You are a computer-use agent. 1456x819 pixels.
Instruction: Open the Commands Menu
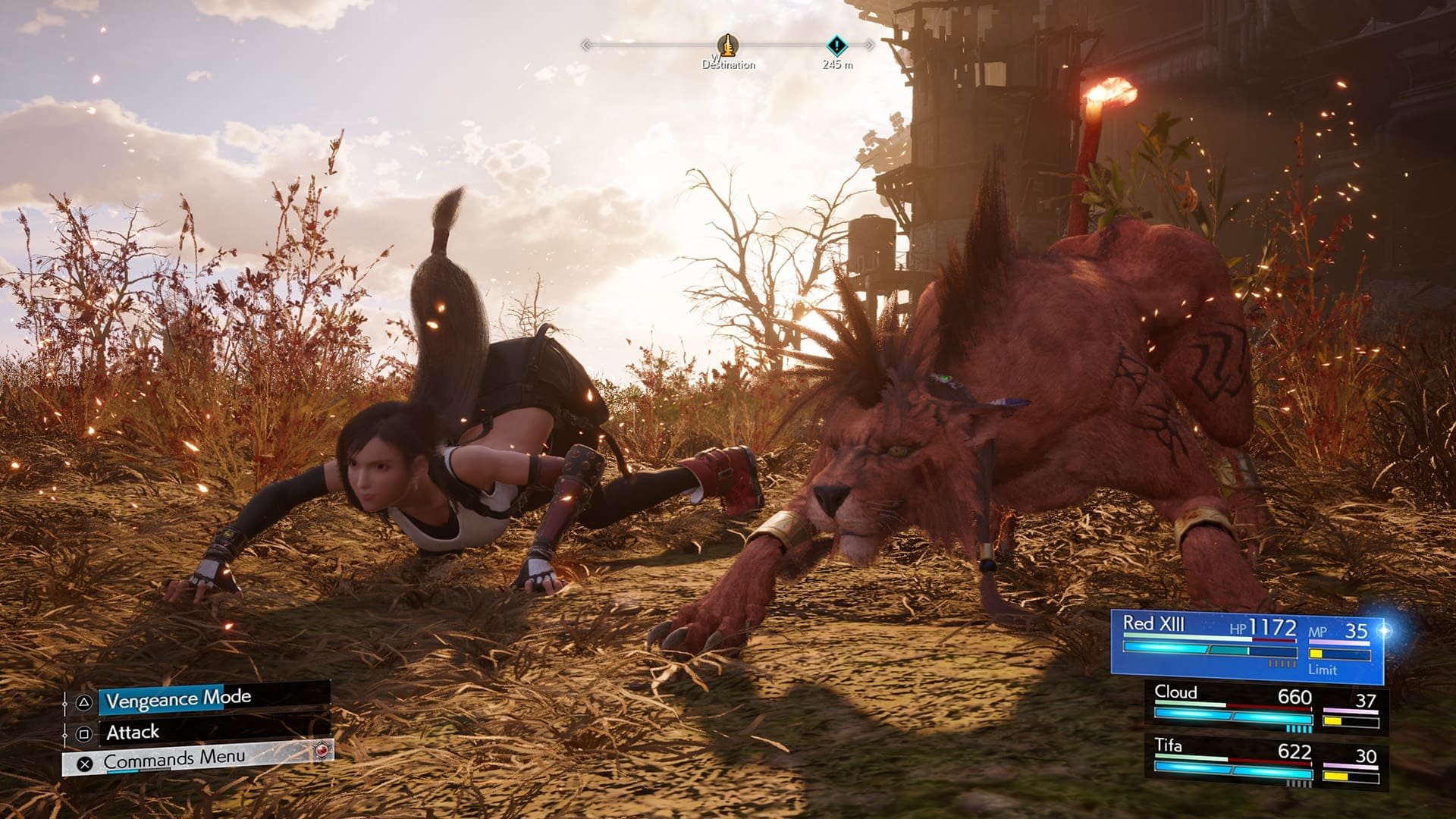(174, 759)
